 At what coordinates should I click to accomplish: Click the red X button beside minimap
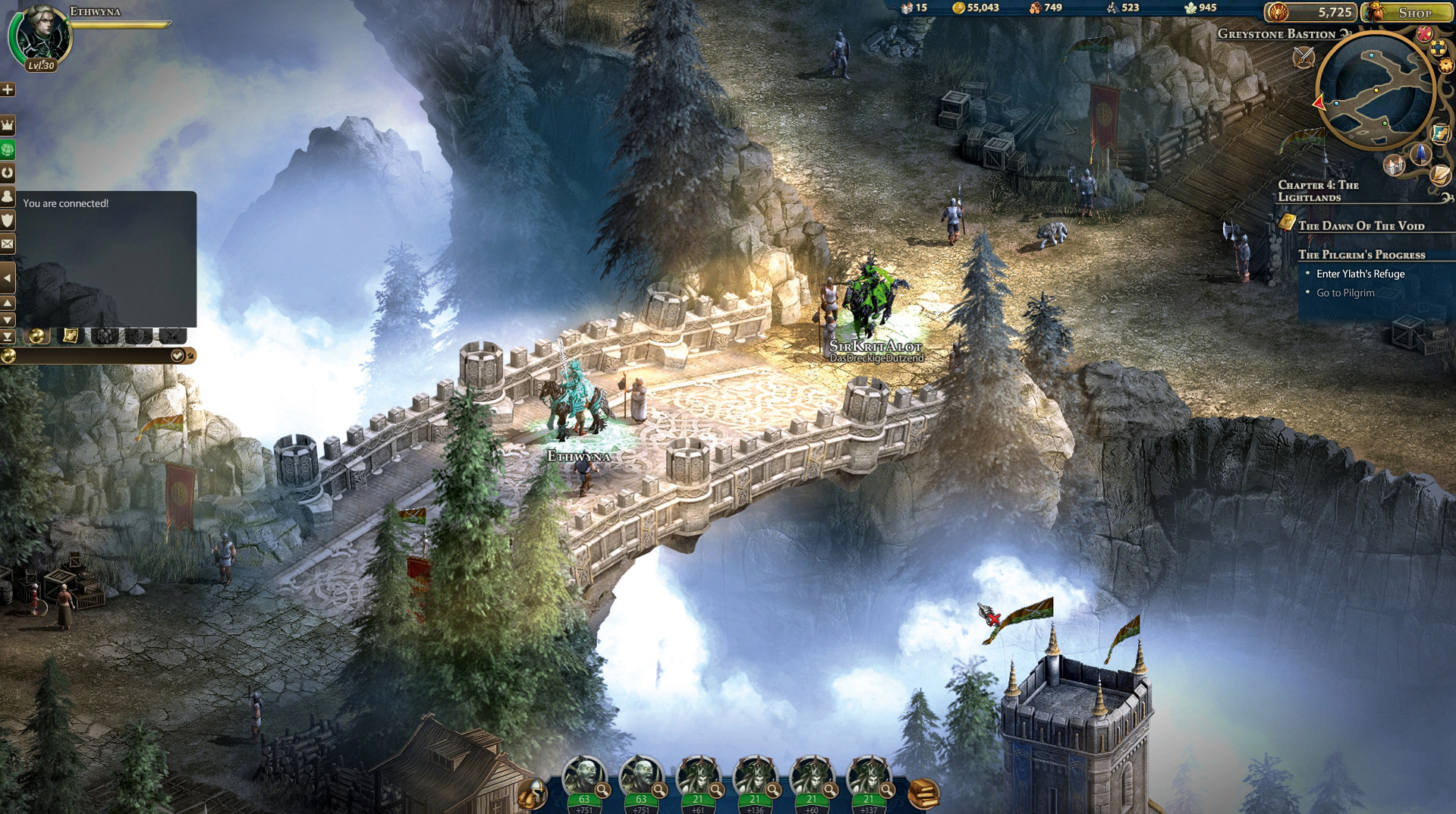[x=1424, y=33]
